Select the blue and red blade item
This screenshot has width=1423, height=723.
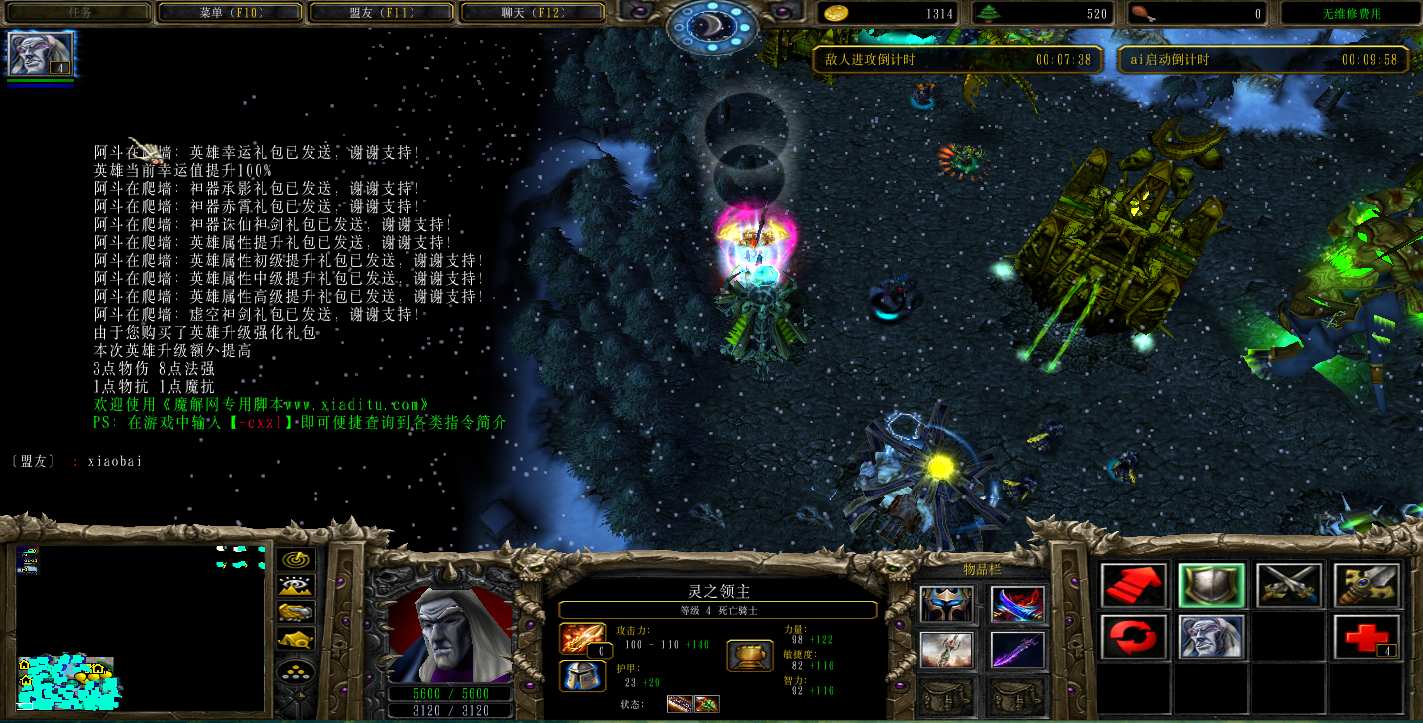tap(1017, 603)
